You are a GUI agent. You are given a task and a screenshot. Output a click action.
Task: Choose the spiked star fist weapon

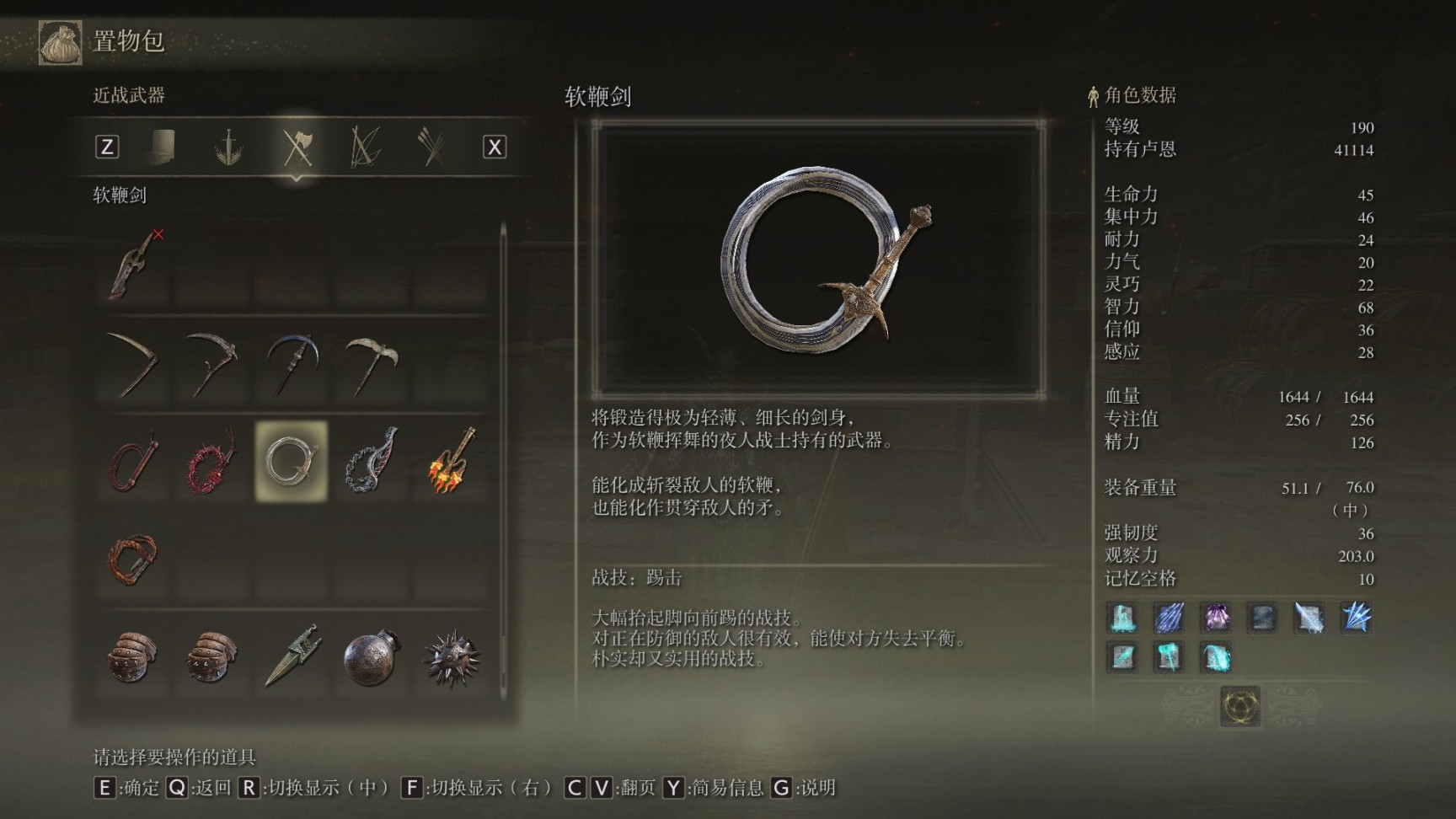click(x=451, y=657)
